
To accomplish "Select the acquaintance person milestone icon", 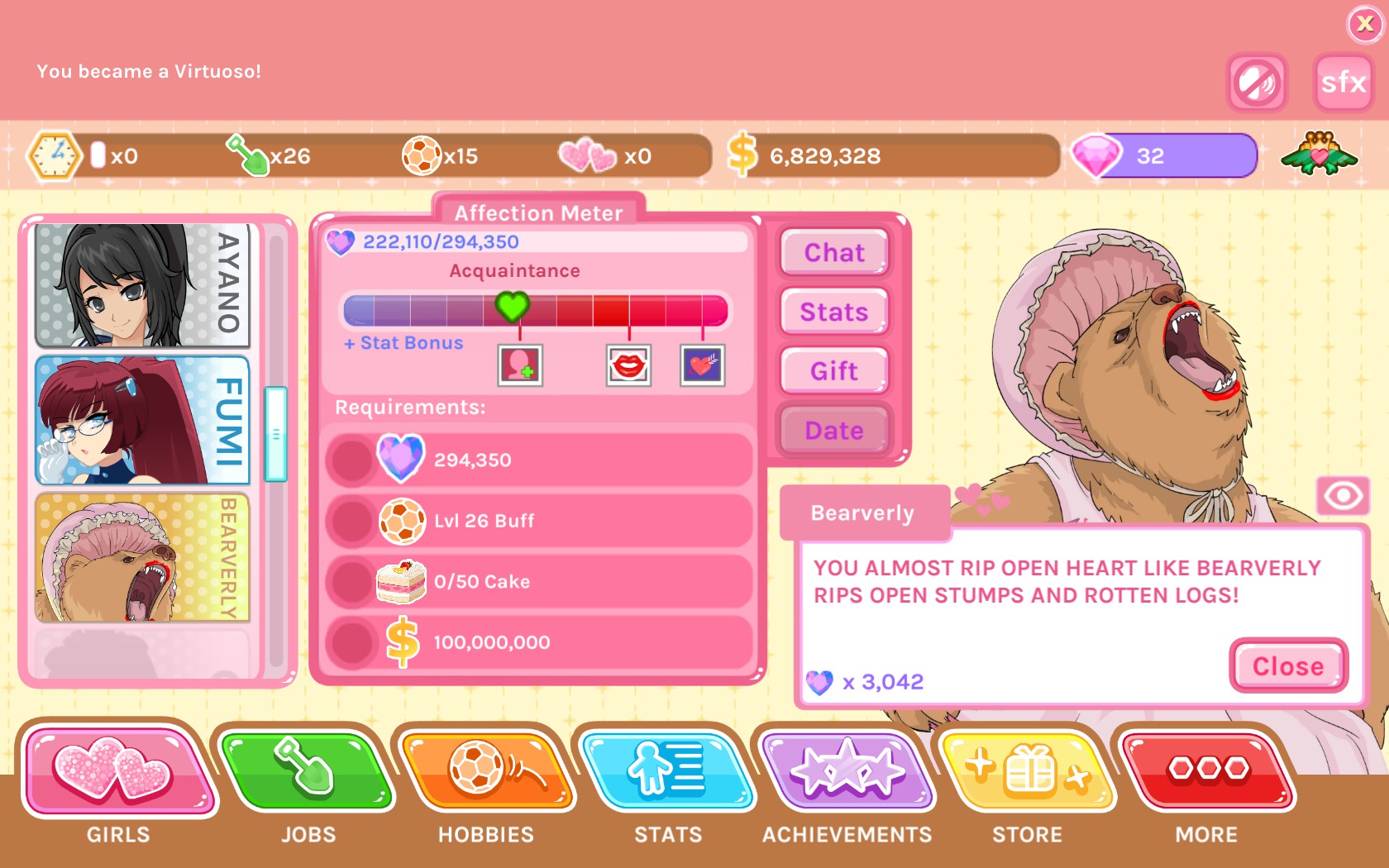I will pos(519,365).
